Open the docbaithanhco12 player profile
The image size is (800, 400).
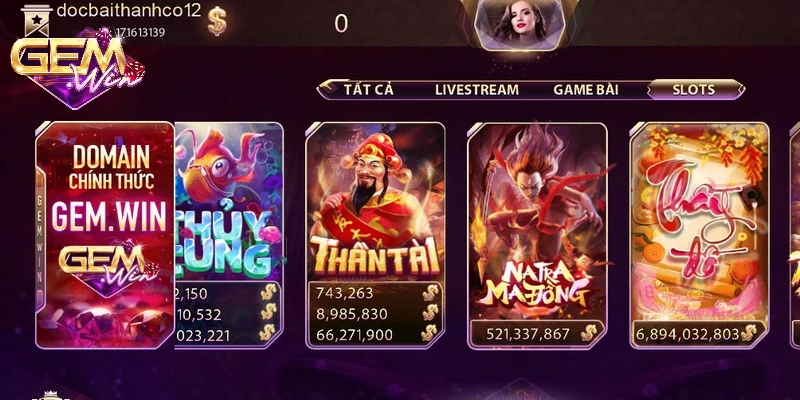(x=129, y=10)
